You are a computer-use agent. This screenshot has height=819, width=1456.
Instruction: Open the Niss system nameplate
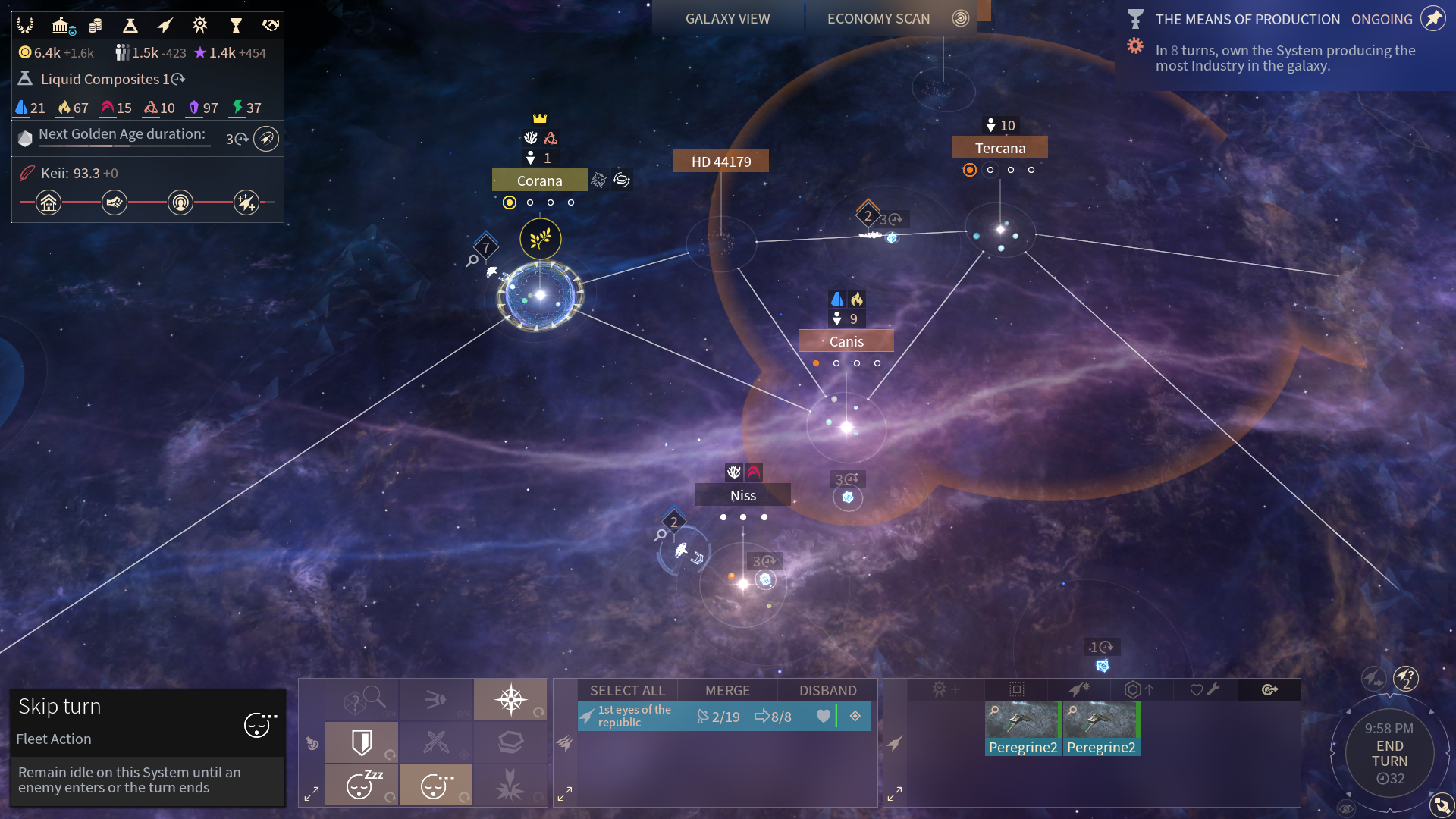click(x=742, y=495)
